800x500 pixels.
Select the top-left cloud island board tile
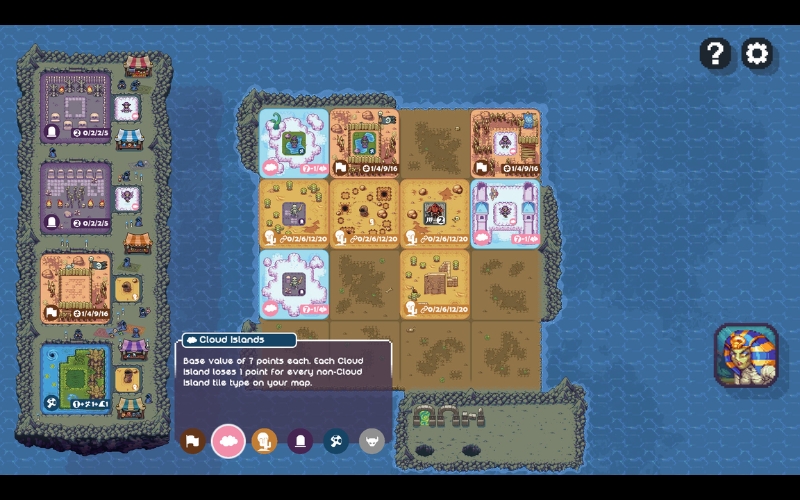294,143
